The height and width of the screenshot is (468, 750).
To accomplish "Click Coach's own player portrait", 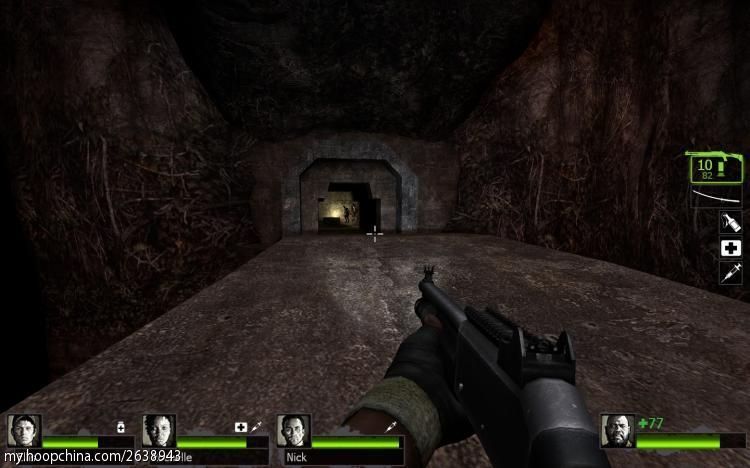I will [x=617, y=431].
